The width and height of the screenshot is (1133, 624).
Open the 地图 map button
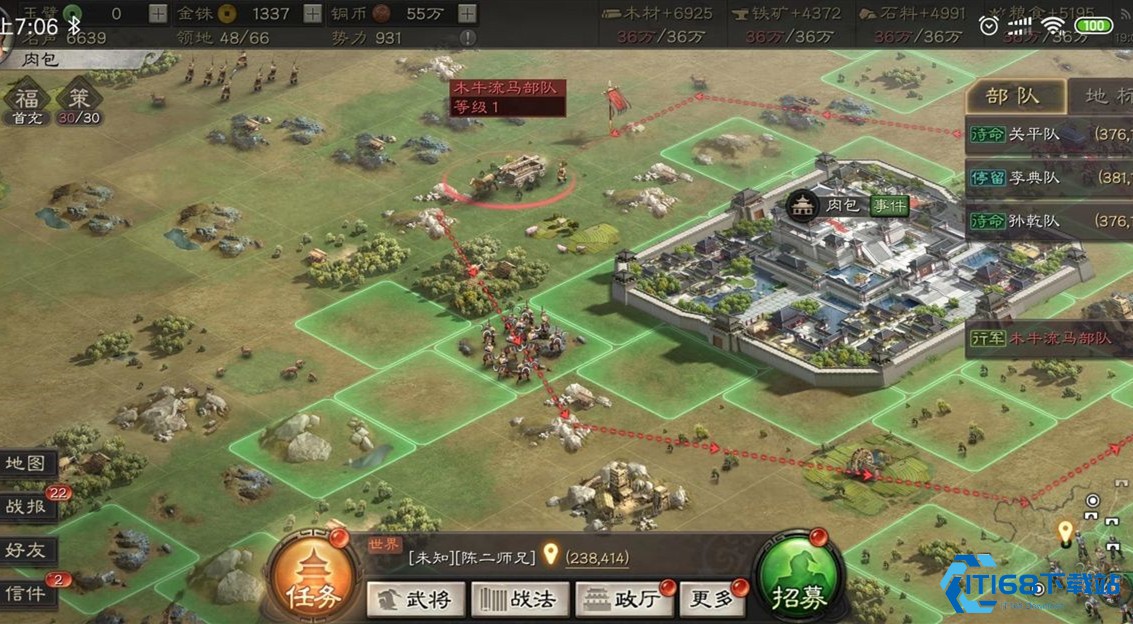point(27,464)
